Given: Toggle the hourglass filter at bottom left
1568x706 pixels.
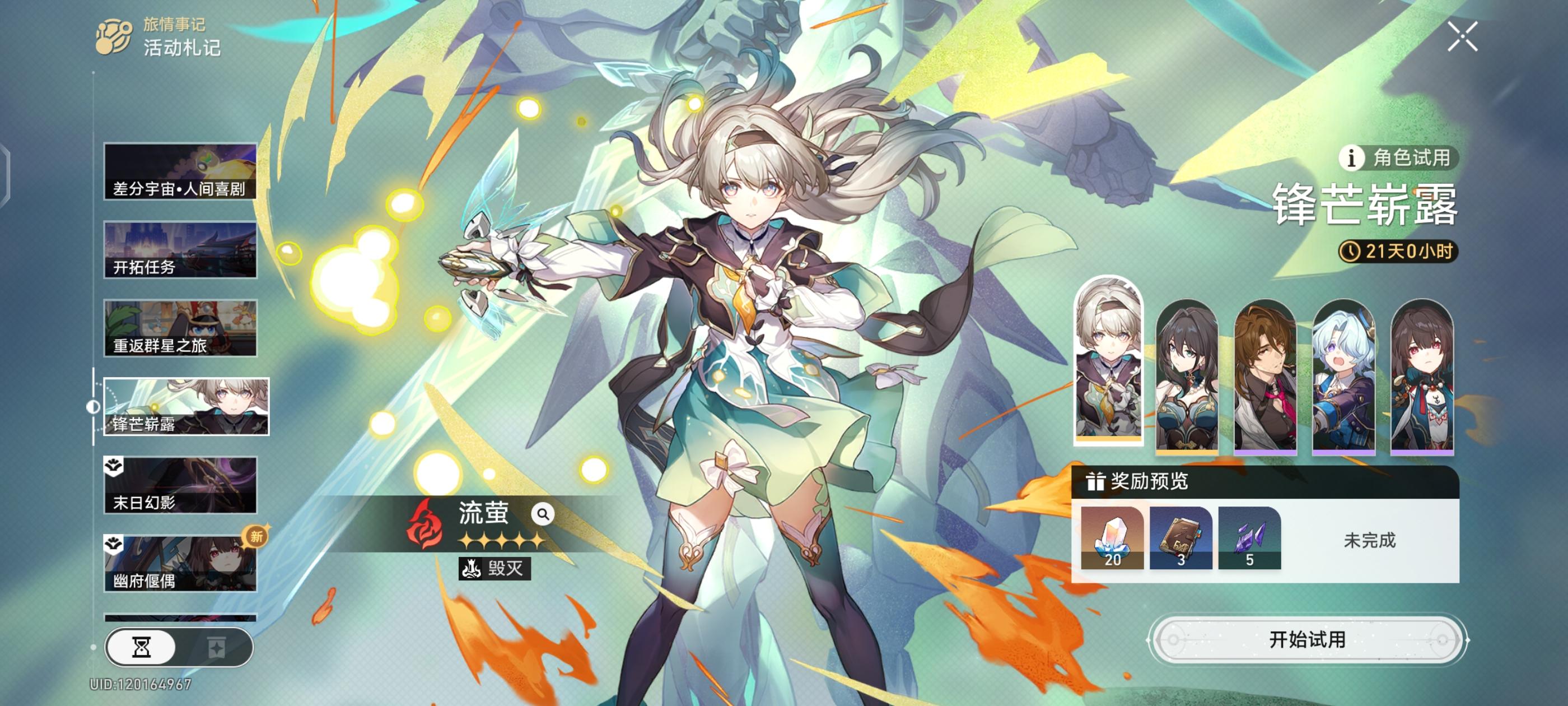Looking at the screenshot, I should click(x=143, y=648).
